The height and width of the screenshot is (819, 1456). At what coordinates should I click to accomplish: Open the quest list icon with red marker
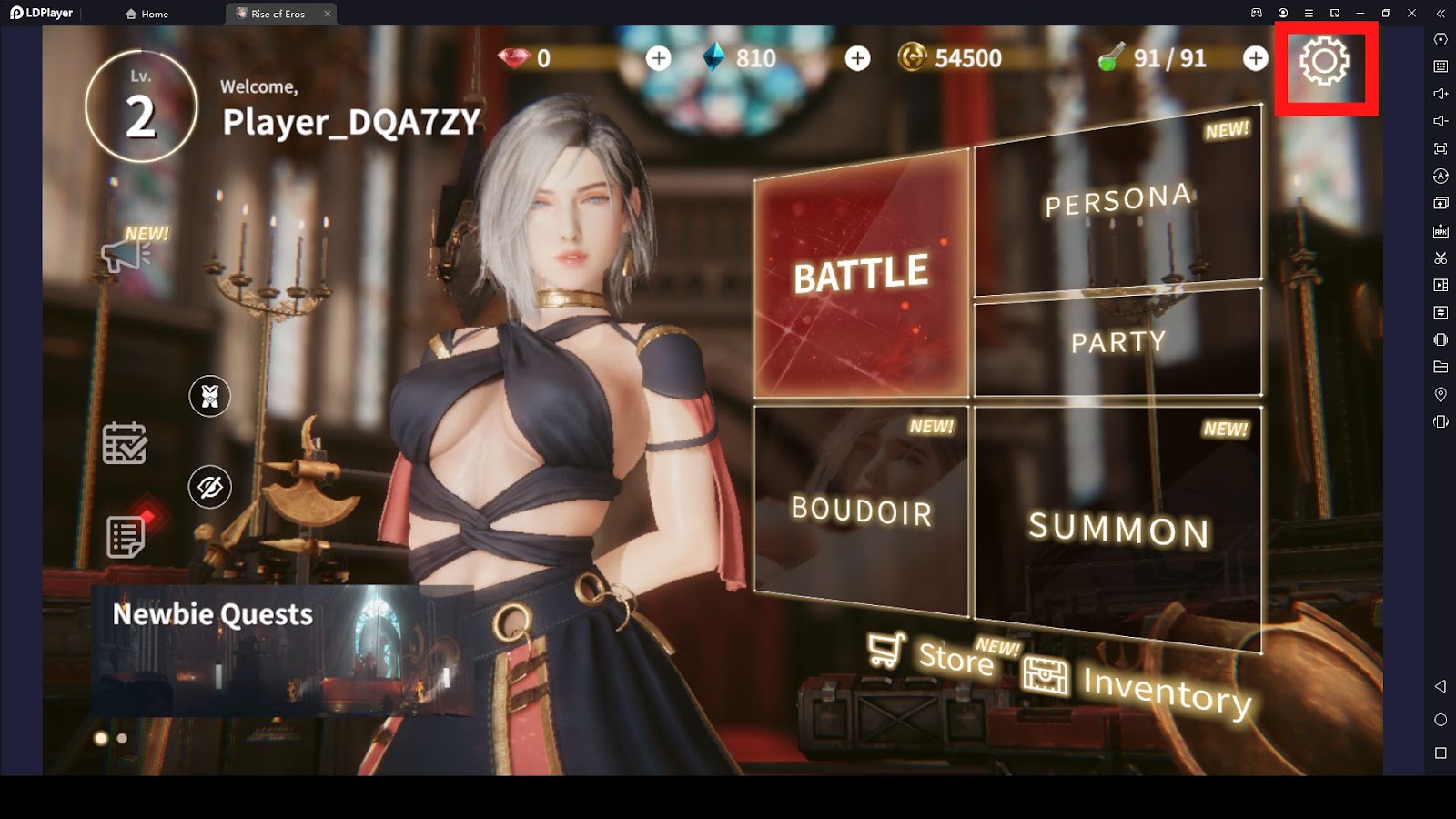126,536
